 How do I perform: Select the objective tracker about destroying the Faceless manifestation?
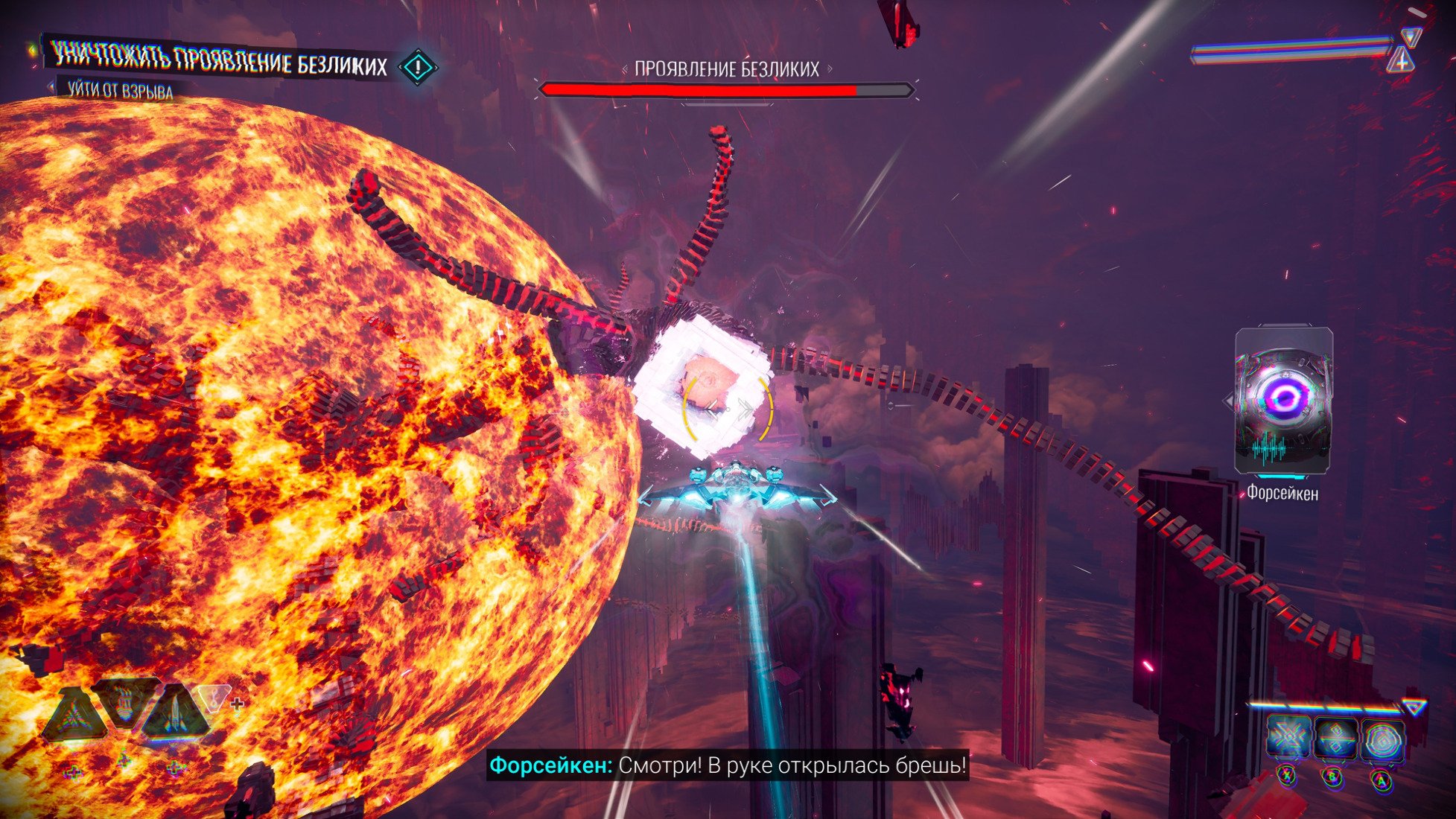[x=220, y=63]
